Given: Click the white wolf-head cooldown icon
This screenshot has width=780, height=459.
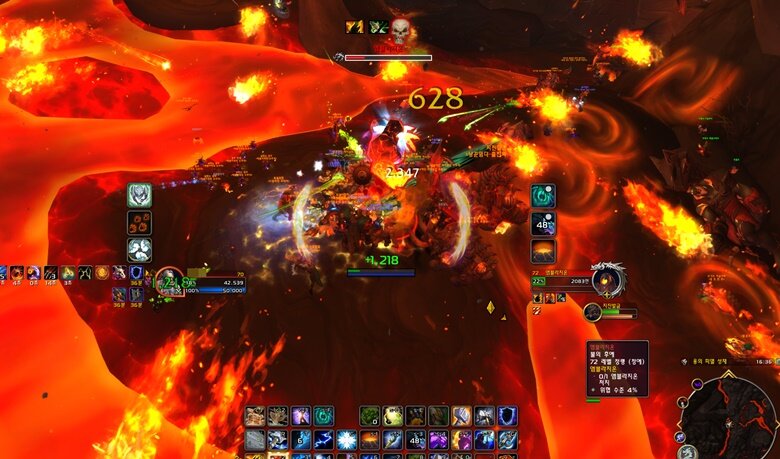Looking at the screenshot, I should 139,196.
